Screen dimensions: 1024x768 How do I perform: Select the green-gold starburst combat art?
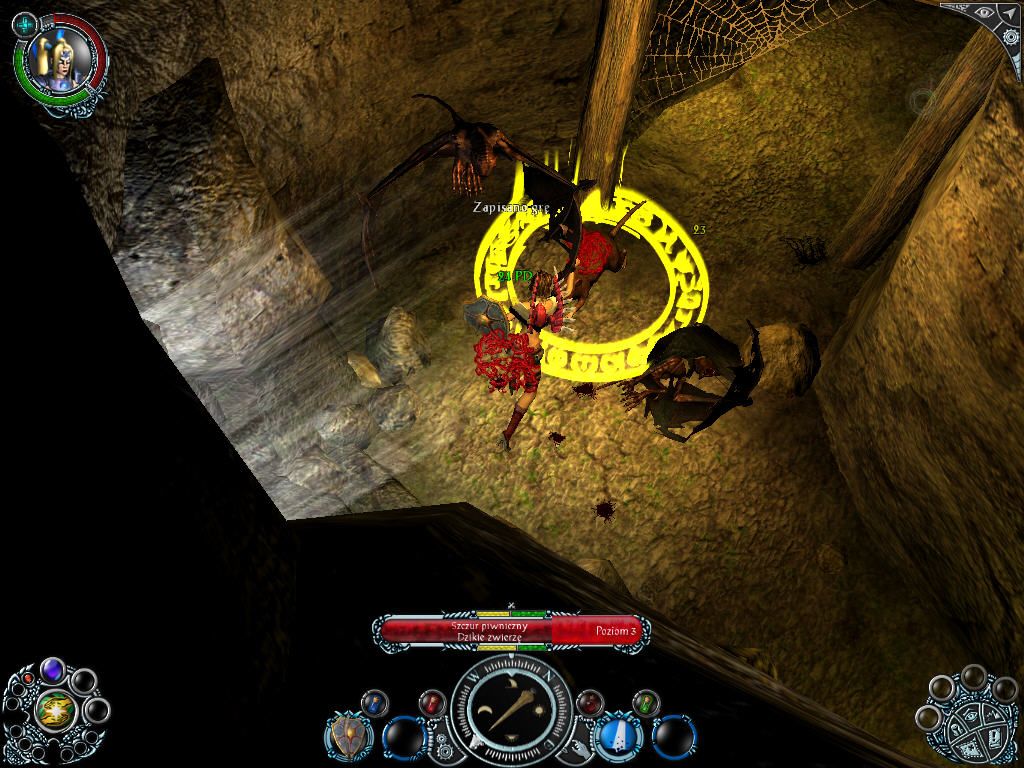(x=54, y=711)
